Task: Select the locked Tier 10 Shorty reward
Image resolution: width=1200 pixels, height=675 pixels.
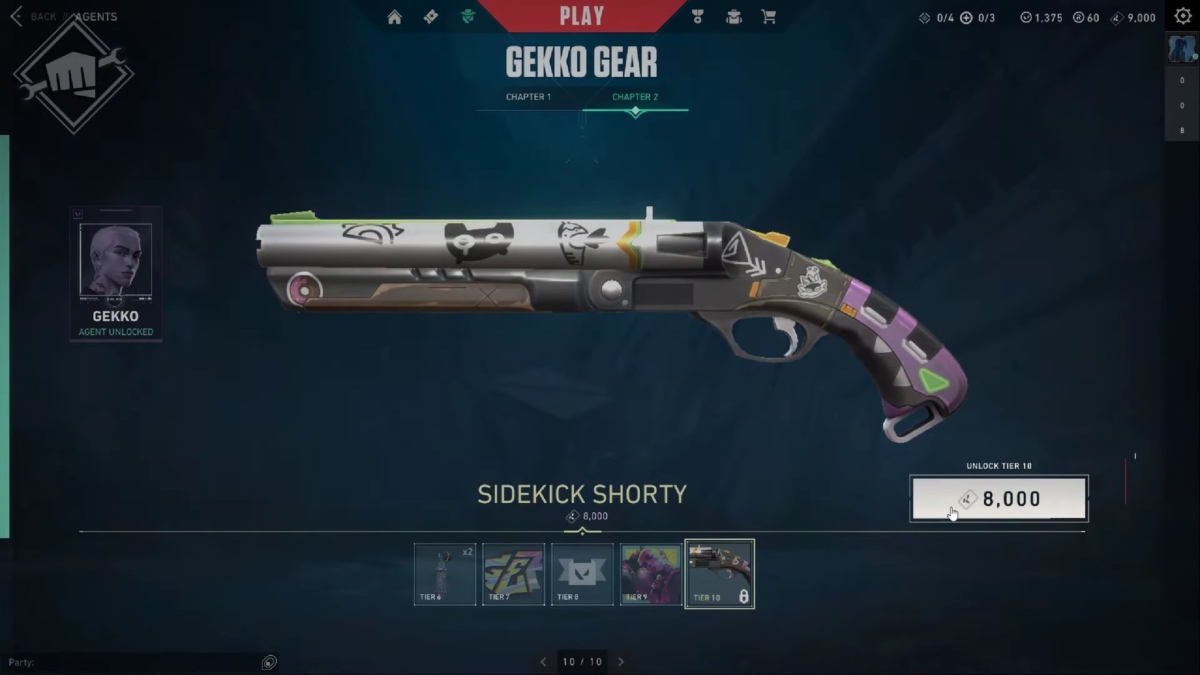Action: coord(720,574)
